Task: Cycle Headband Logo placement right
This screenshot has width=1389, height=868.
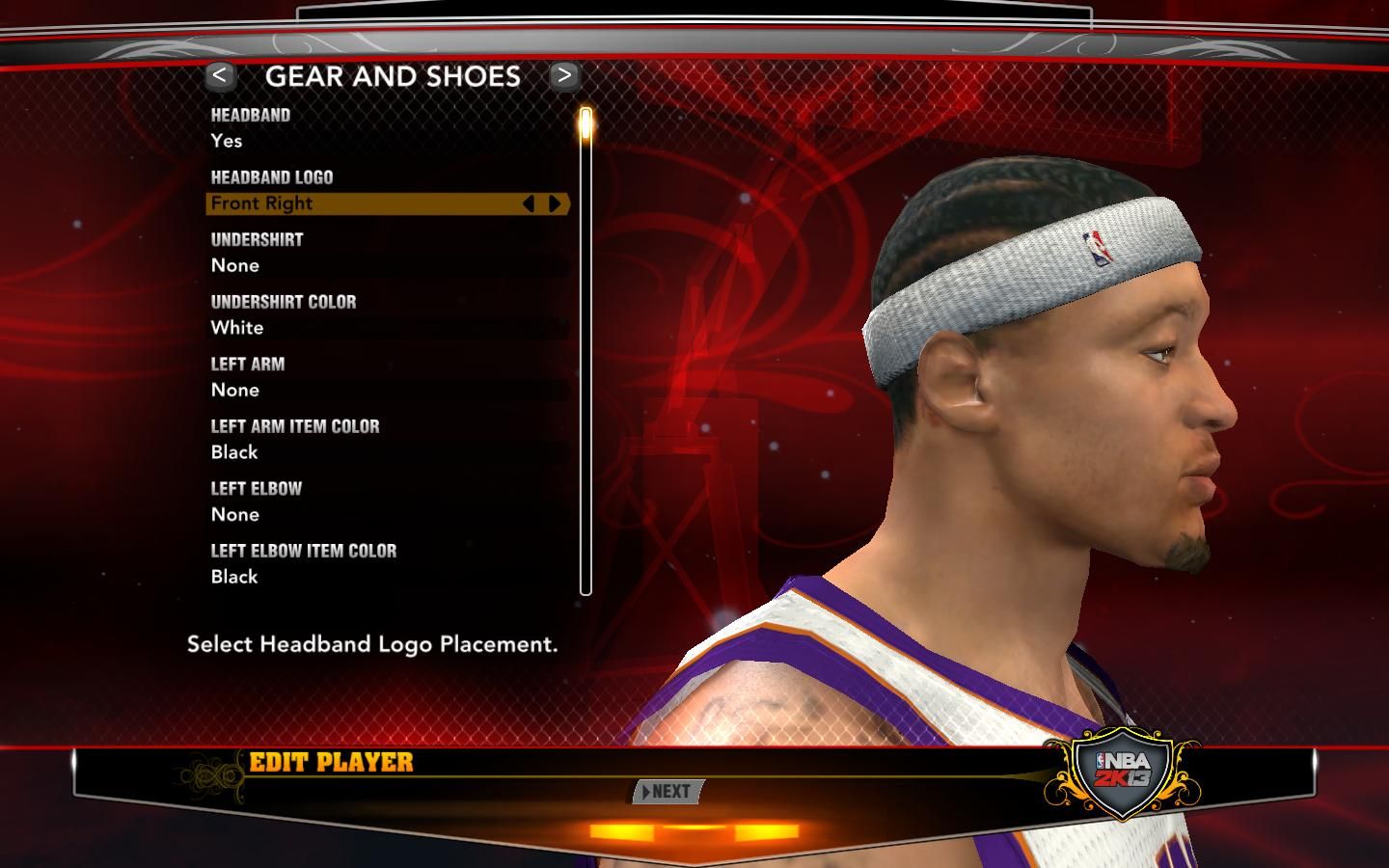Action: point(555,203)
